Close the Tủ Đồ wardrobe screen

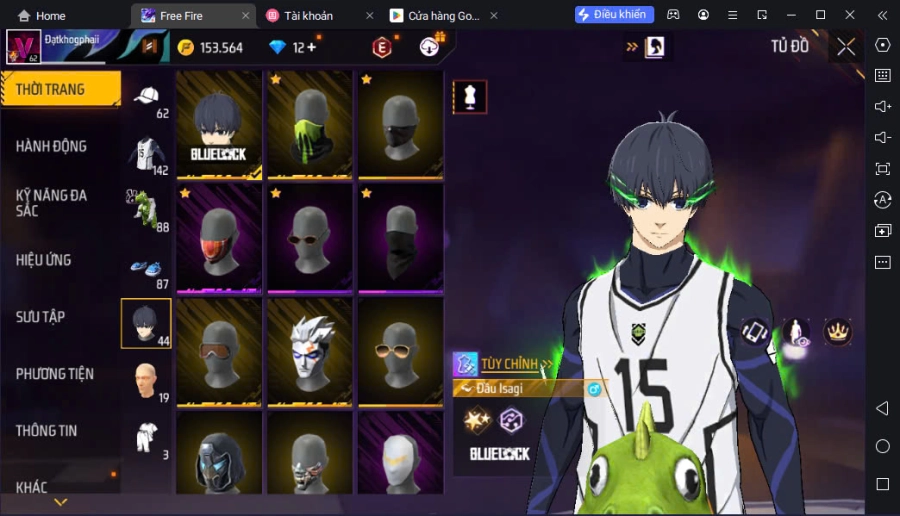[x=846, y=47]
